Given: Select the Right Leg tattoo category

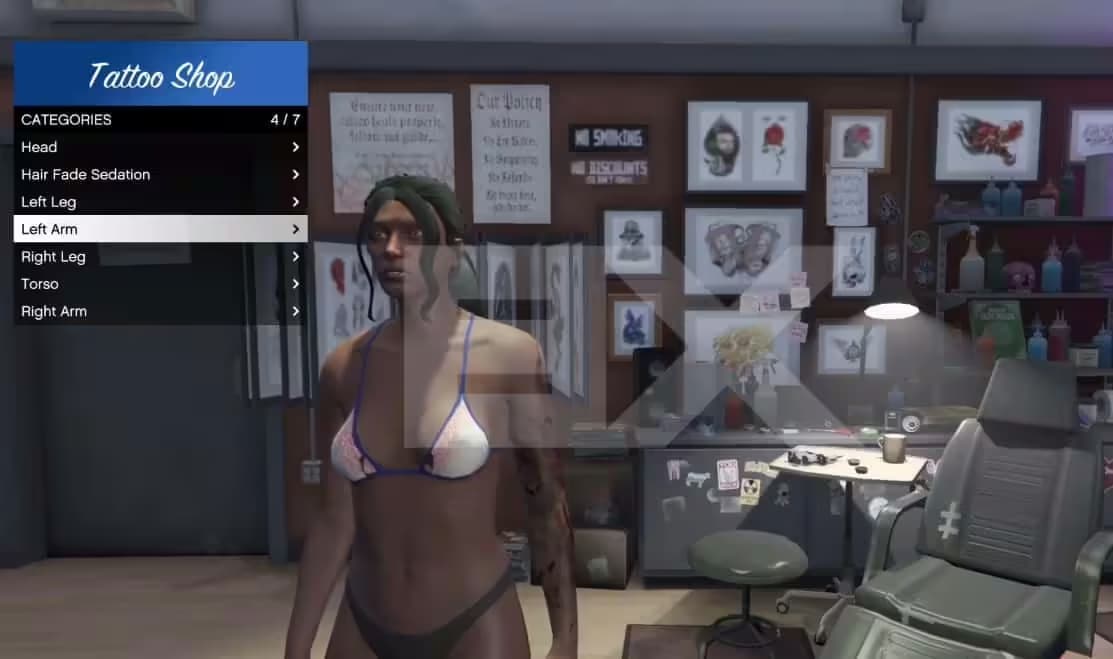Looking at the screenshot, I should [x=160, y=257].
